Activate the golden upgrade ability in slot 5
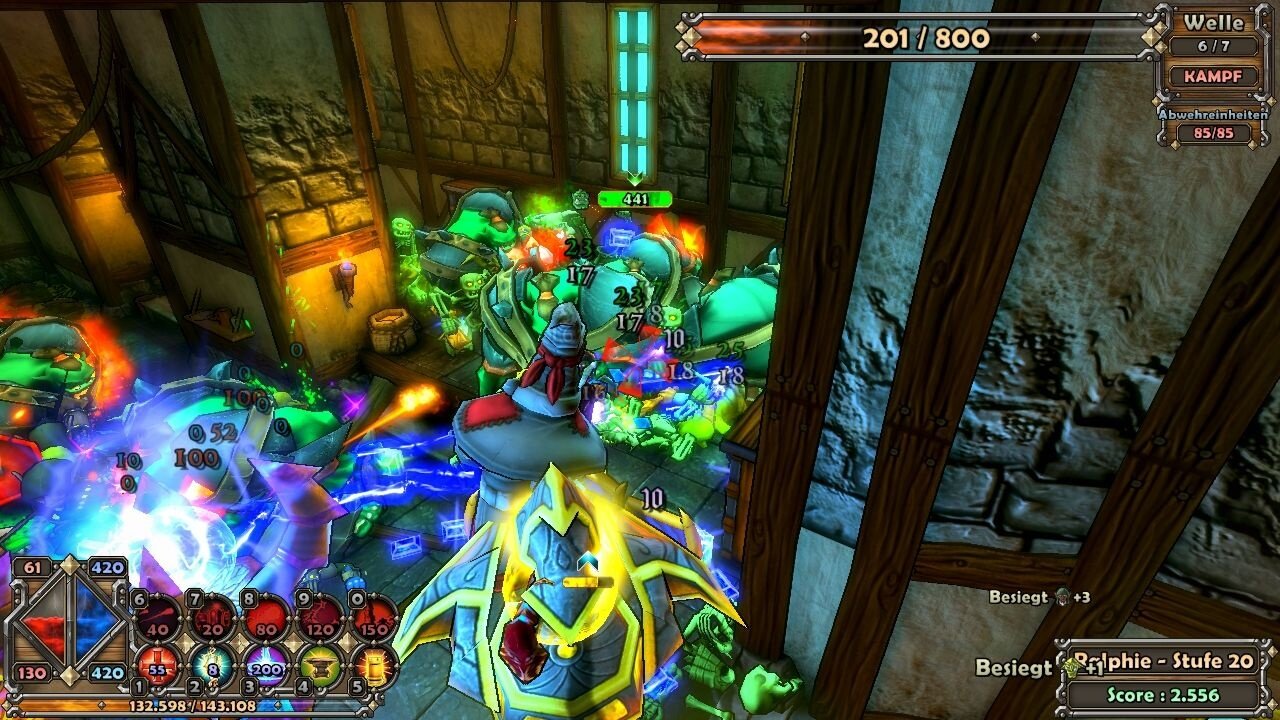The height and width of the screenshot is (720, 1280). tap(374, 664)
